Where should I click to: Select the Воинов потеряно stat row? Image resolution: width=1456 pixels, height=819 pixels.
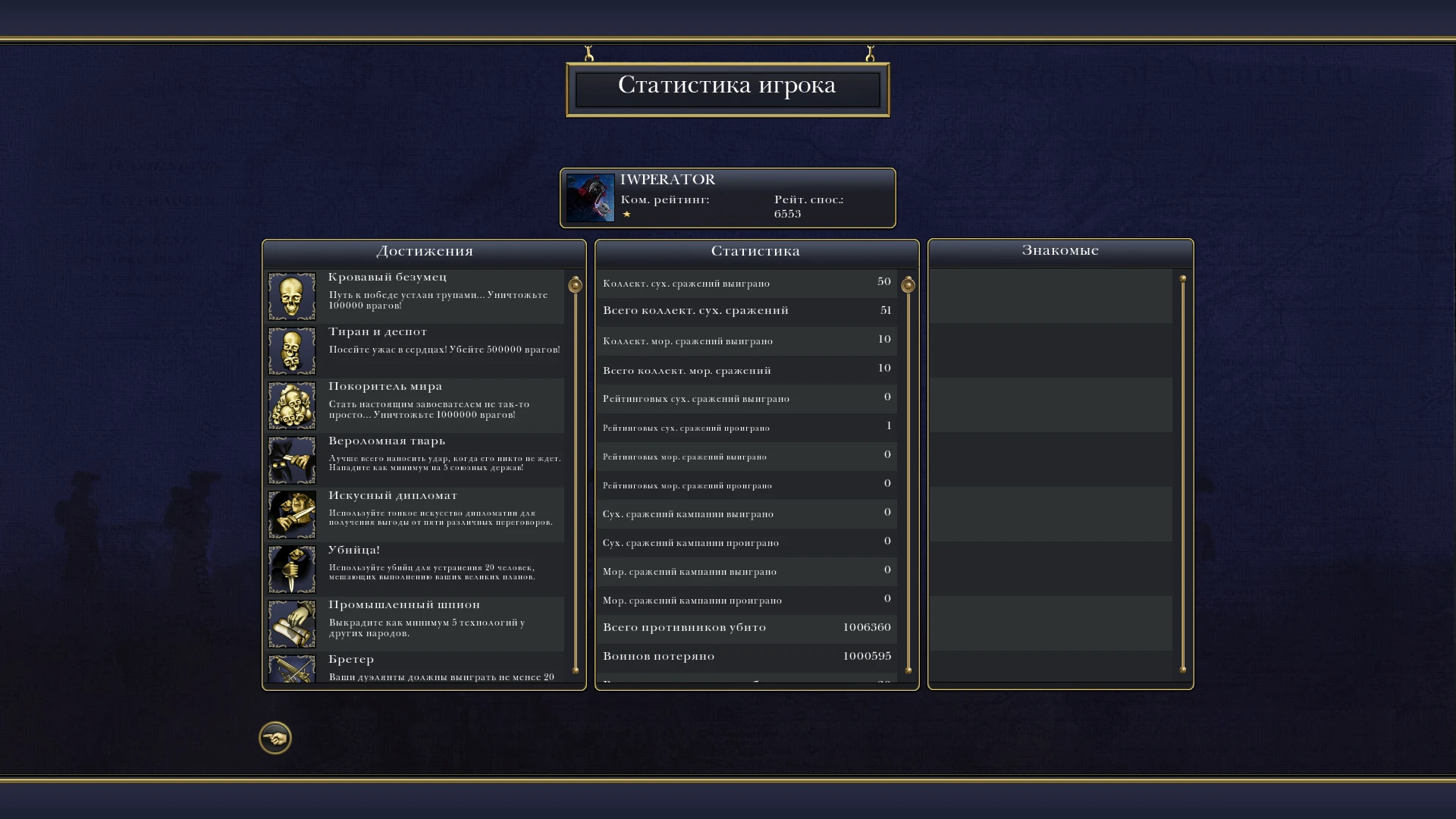pyautogui.click(x=745, y=656)
